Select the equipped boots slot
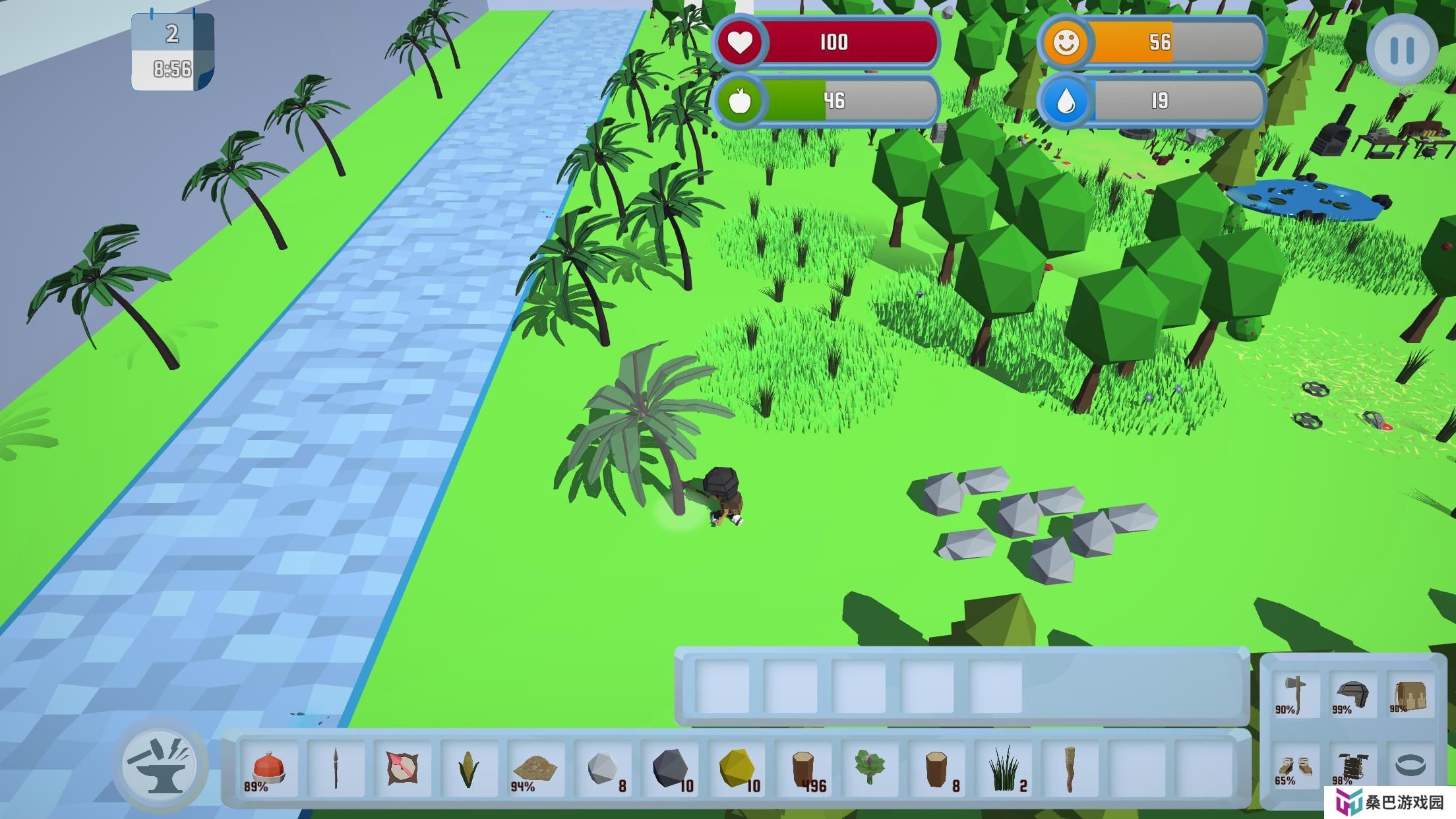This screenshot has height=819, width=1456. (1295, 766)
